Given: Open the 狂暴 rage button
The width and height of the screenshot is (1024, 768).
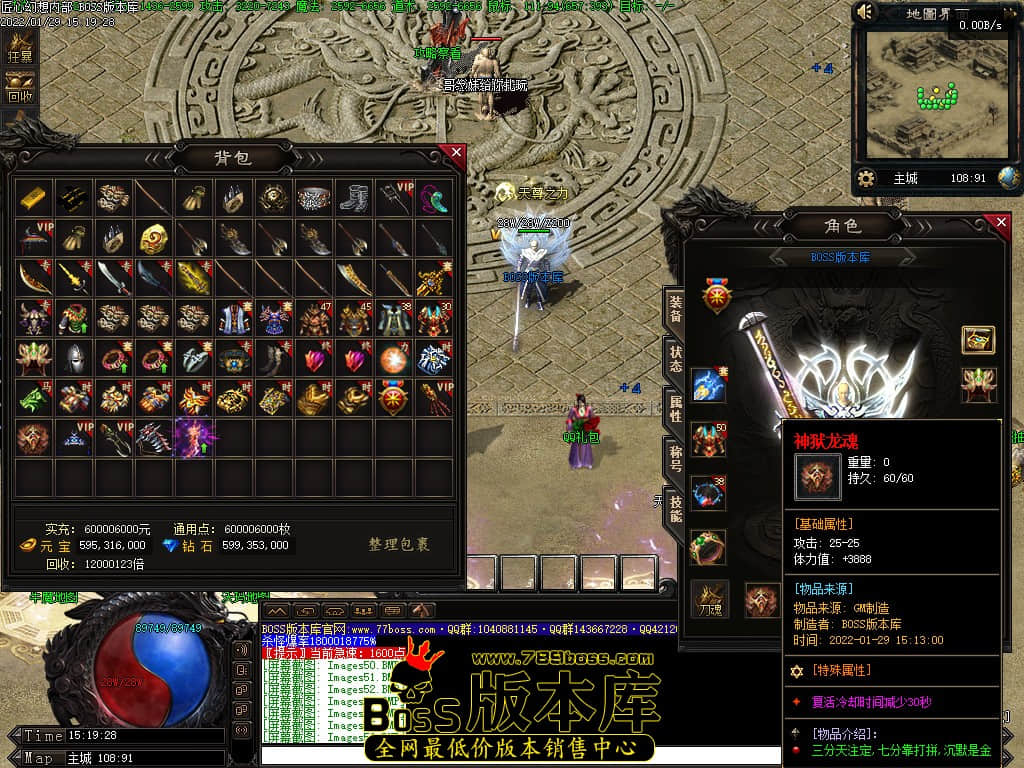Looking at the screenshot, I should pyautogui.click(x=20, y=51).
